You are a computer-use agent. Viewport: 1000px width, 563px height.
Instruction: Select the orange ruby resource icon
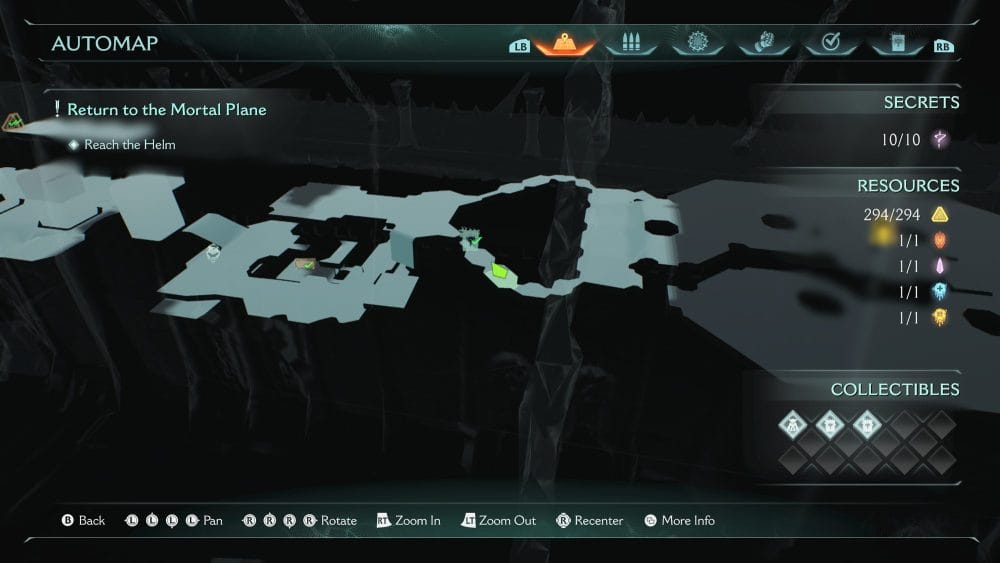940,240
